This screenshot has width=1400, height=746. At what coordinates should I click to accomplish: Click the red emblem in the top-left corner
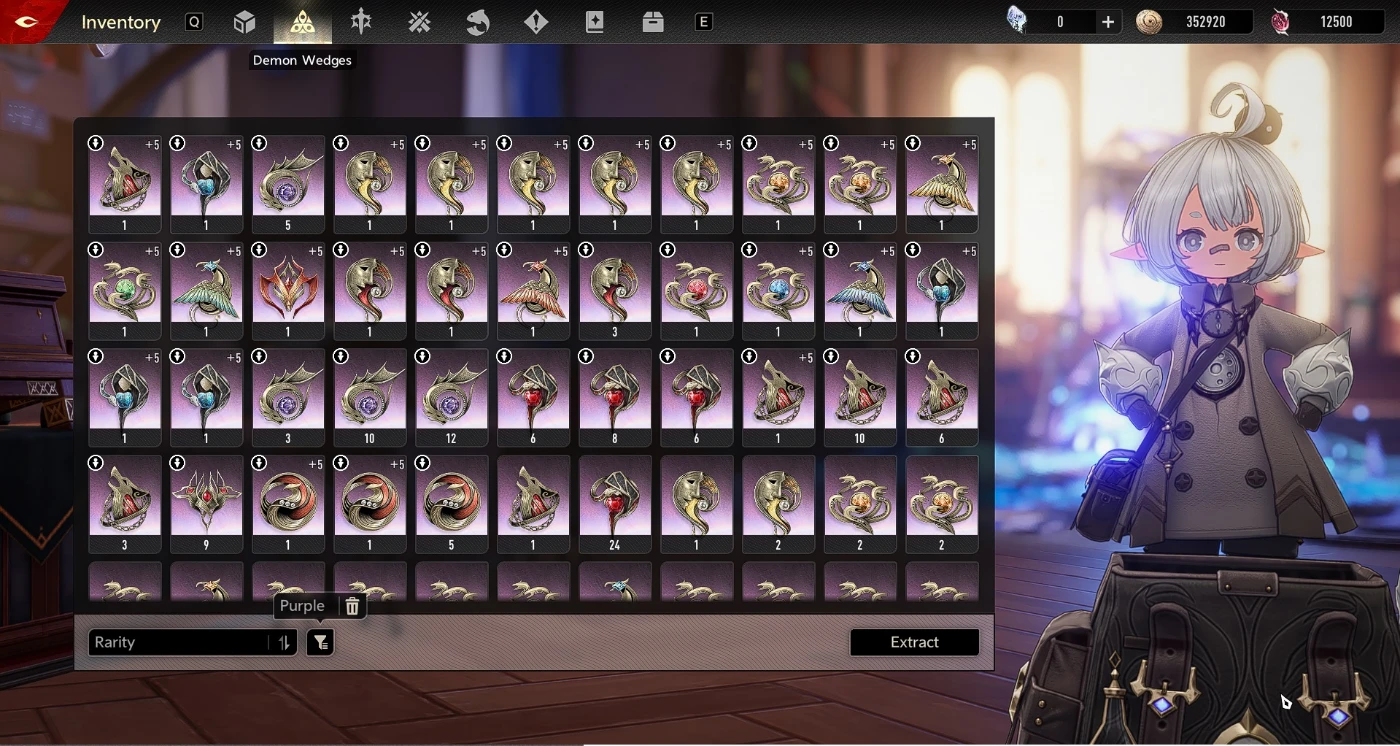coord(28,22)
